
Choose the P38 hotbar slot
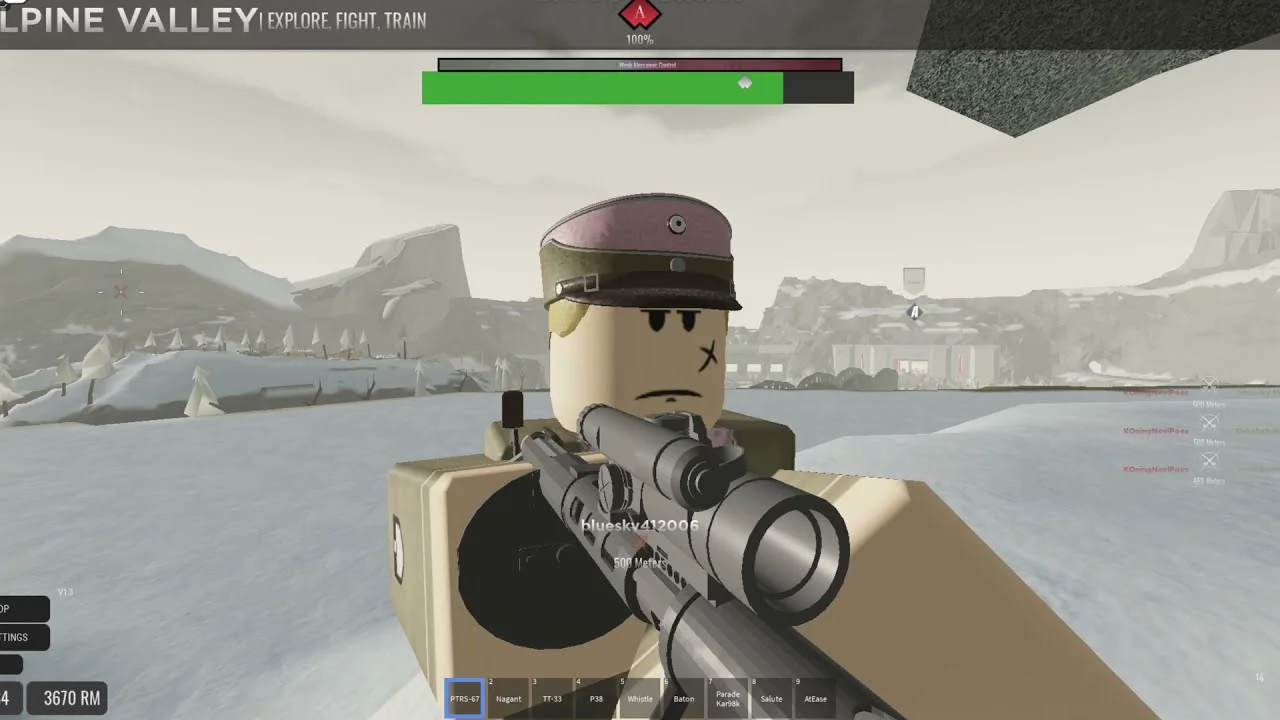(x=596, y=698)
